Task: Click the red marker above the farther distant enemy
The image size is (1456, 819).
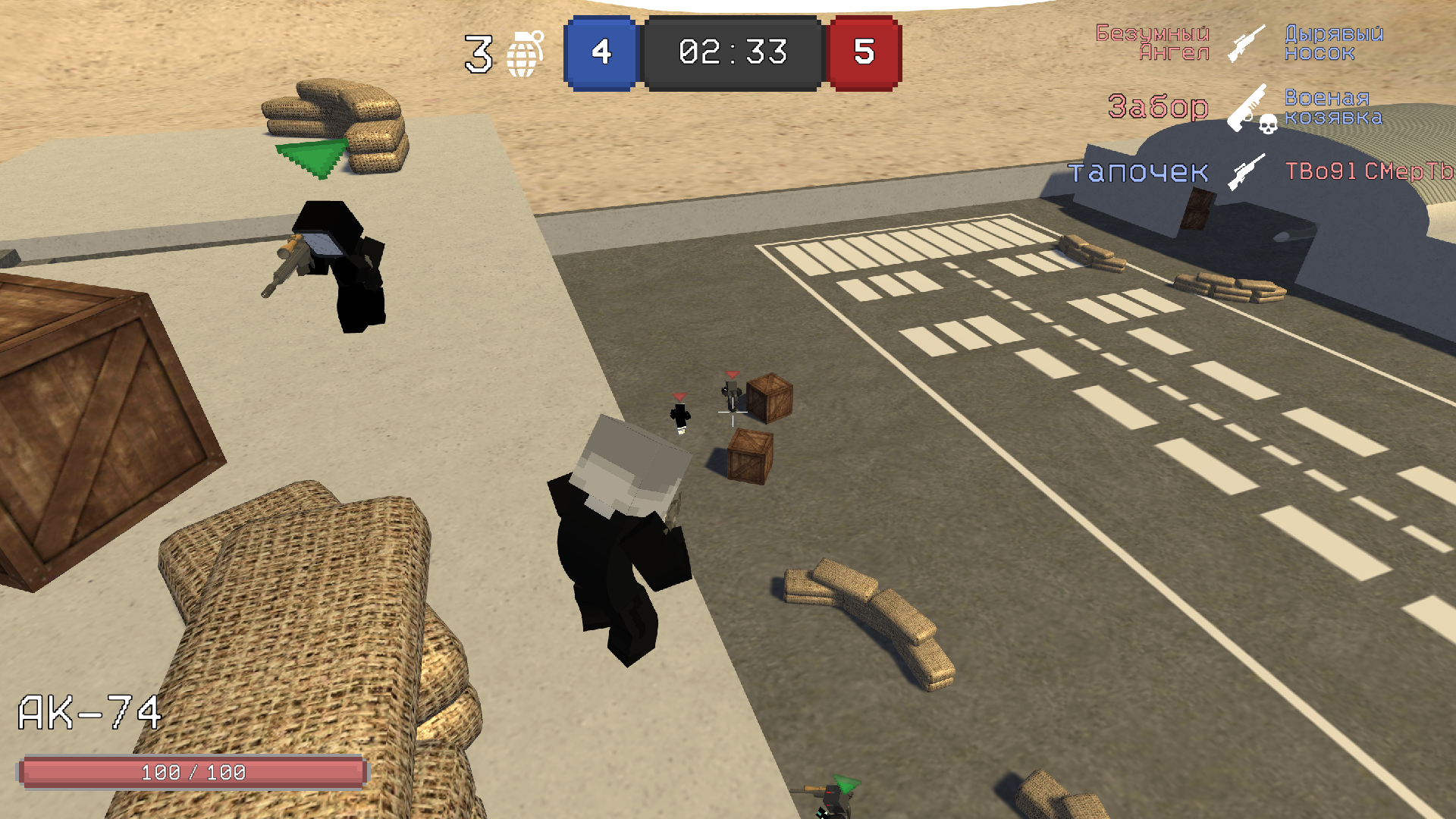Action: click(x=680, y=397)
